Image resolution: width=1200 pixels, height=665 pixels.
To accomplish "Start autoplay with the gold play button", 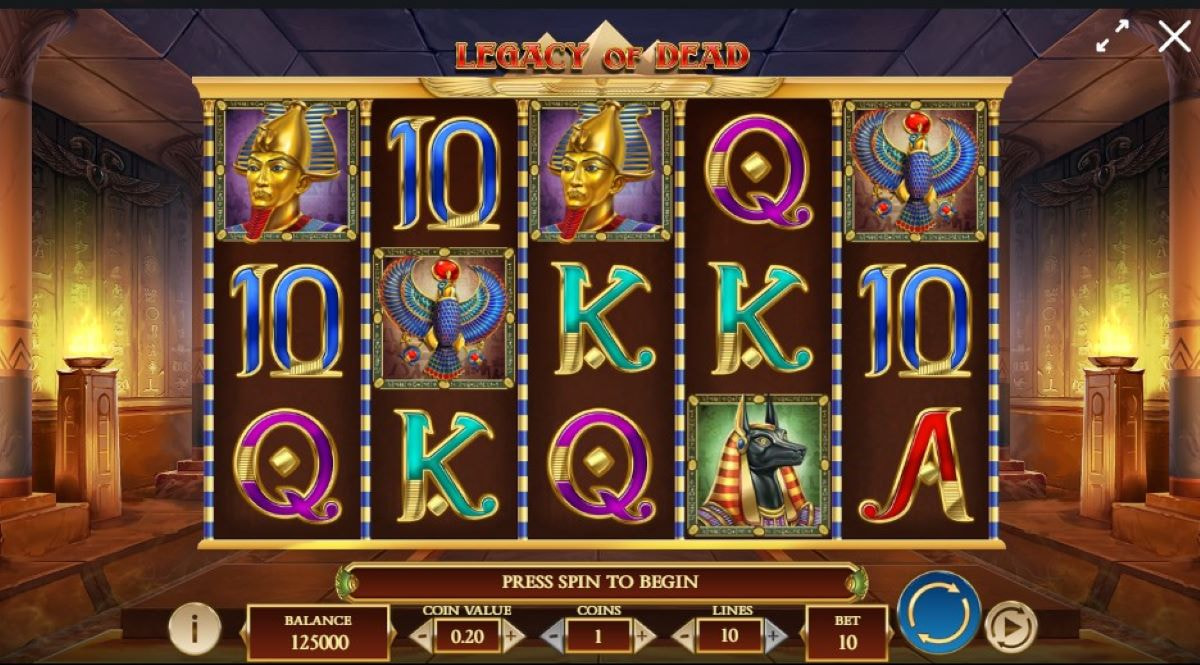I will [x=1010, y=627].
